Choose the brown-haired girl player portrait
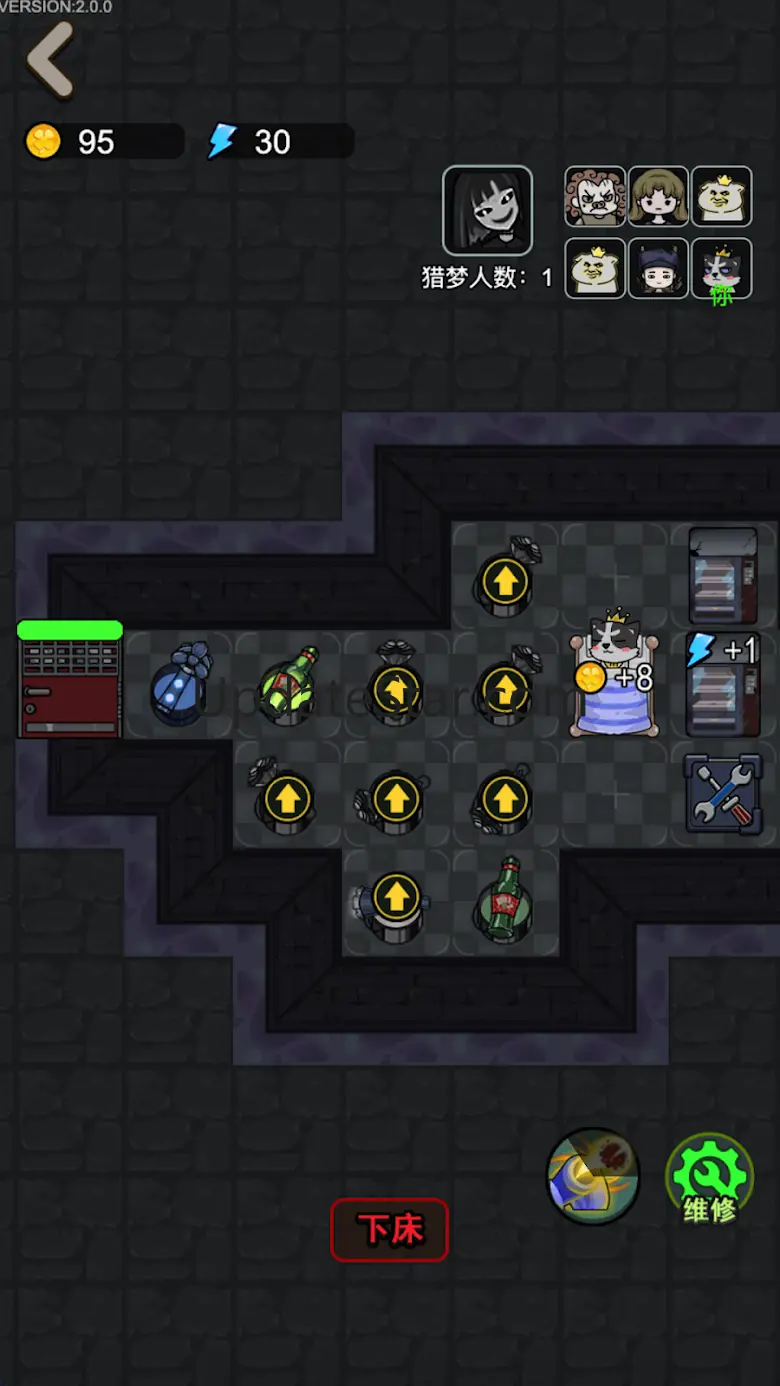Screen dimensions: 780x1386 pos(658,197)
